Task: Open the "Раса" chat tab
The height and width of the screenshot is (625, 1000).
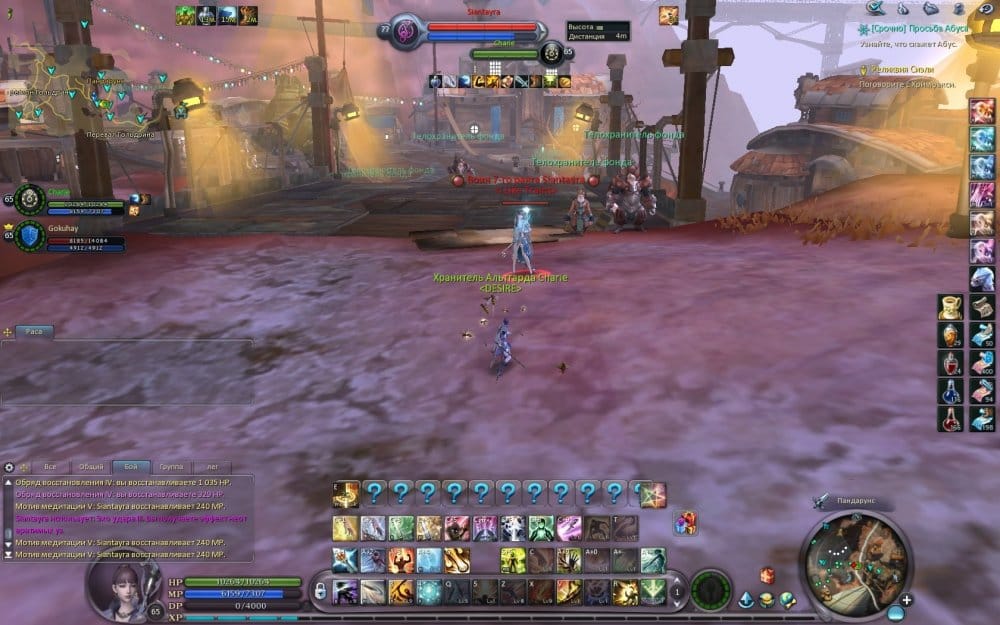Action: point(34,331)
